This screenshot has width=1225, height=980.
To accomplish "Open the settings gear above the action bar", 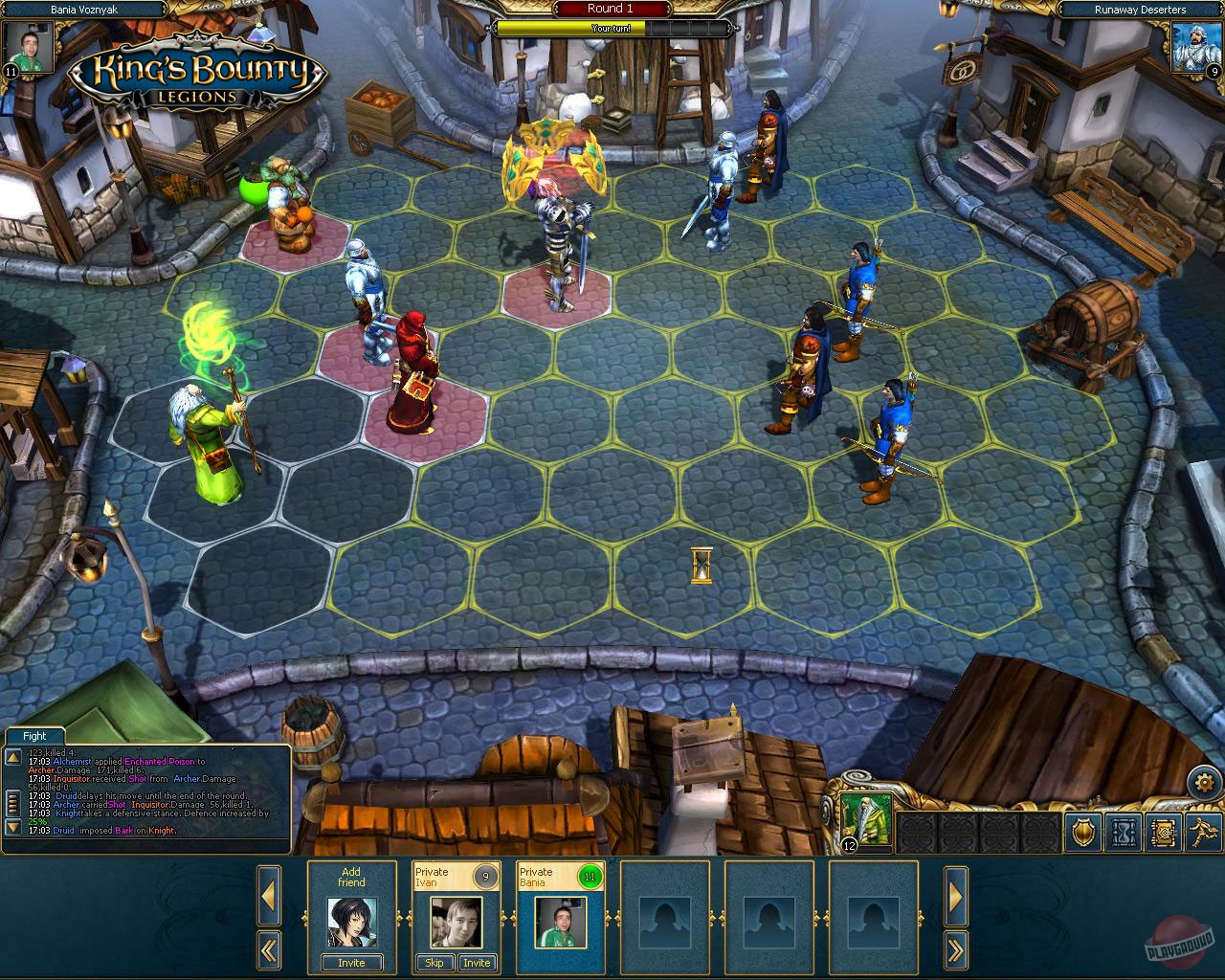I will click(x=1205, y=782).
